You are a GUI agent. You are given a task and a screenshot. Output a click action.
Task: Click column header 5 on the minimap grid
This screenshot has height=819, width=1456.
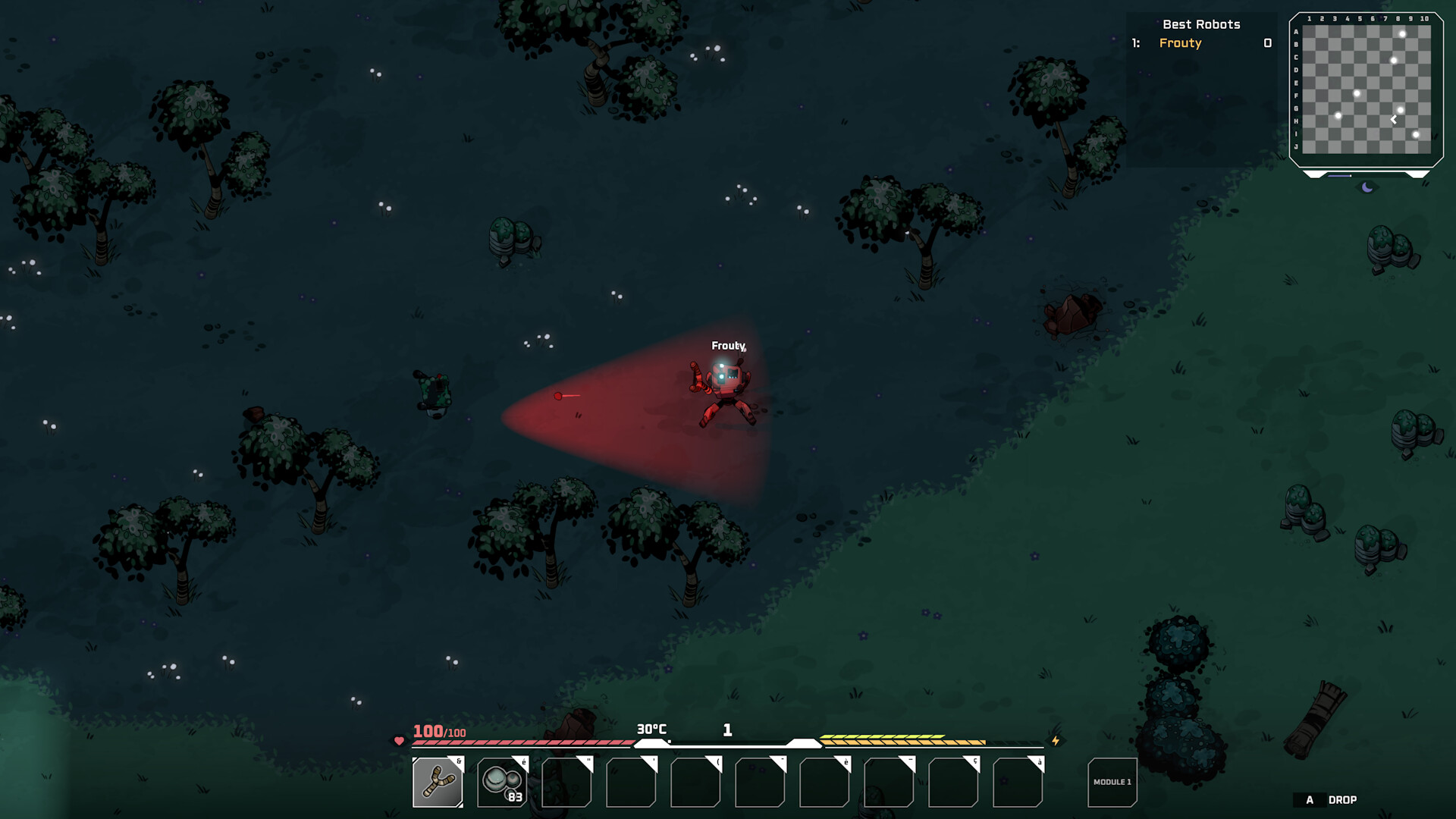coord(1359,18)
